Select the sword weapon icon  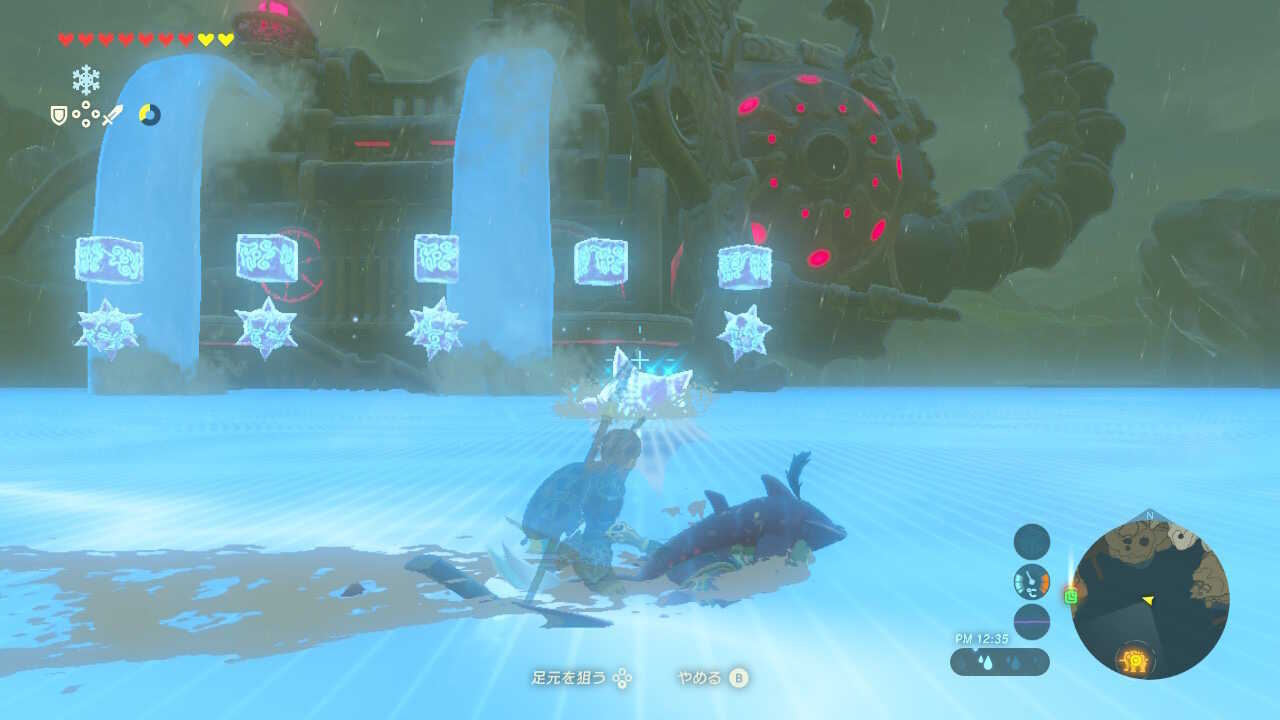click(x=112, y=114)
